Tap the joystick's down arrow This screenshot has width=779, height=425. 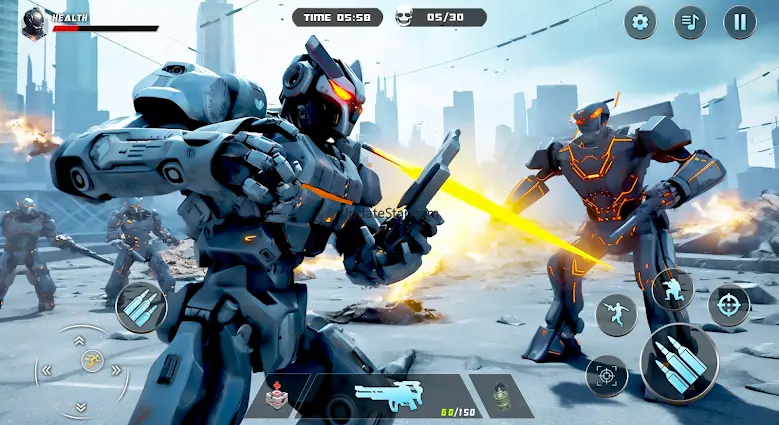tap(81, 406)
